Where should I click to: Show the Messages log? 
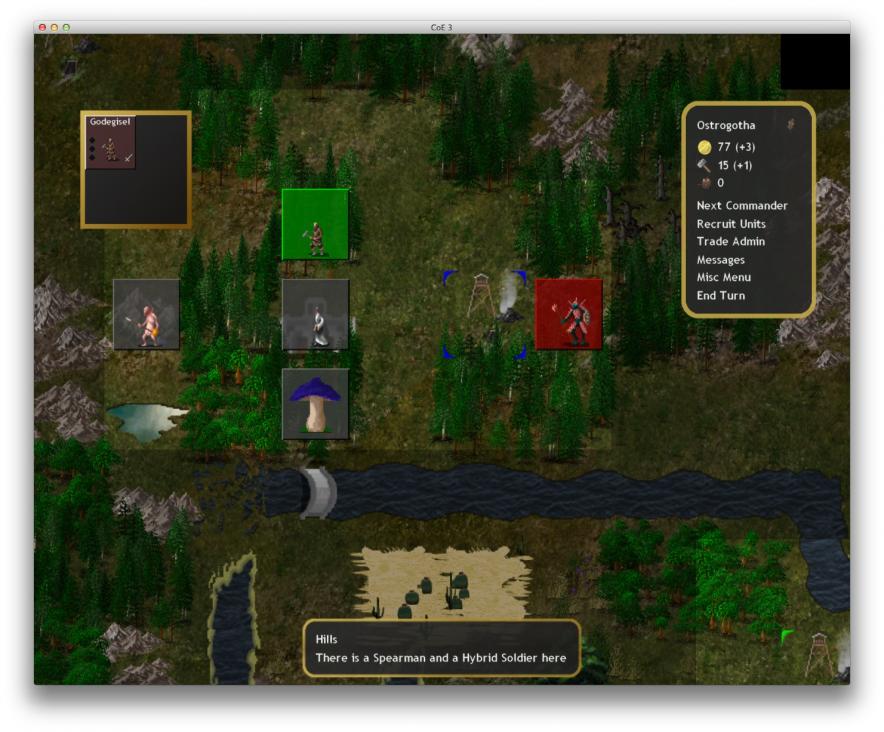[720, 260]
